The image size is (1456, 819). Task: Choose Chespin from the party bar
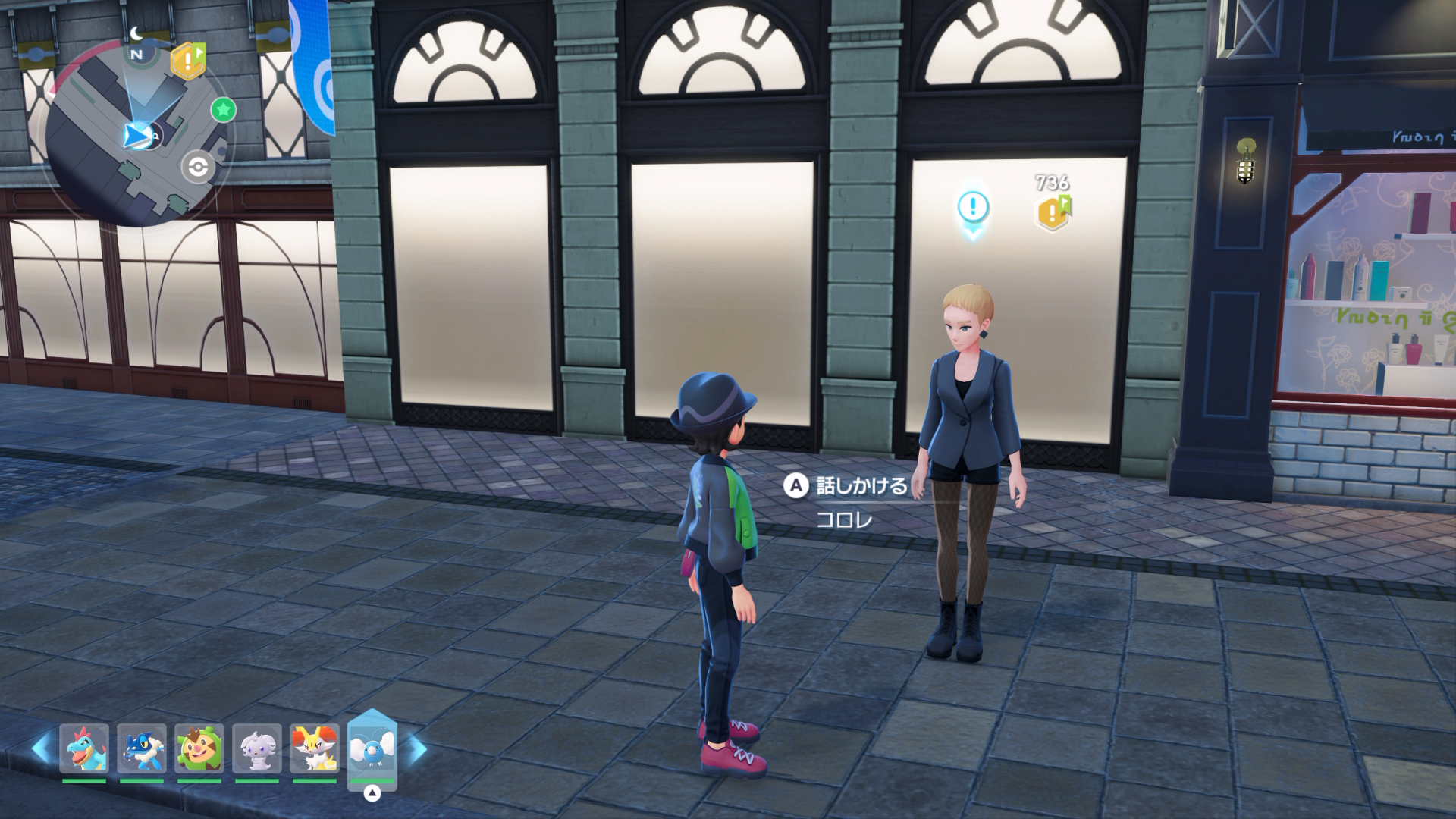pyautogui.click(x=199, y=748)
